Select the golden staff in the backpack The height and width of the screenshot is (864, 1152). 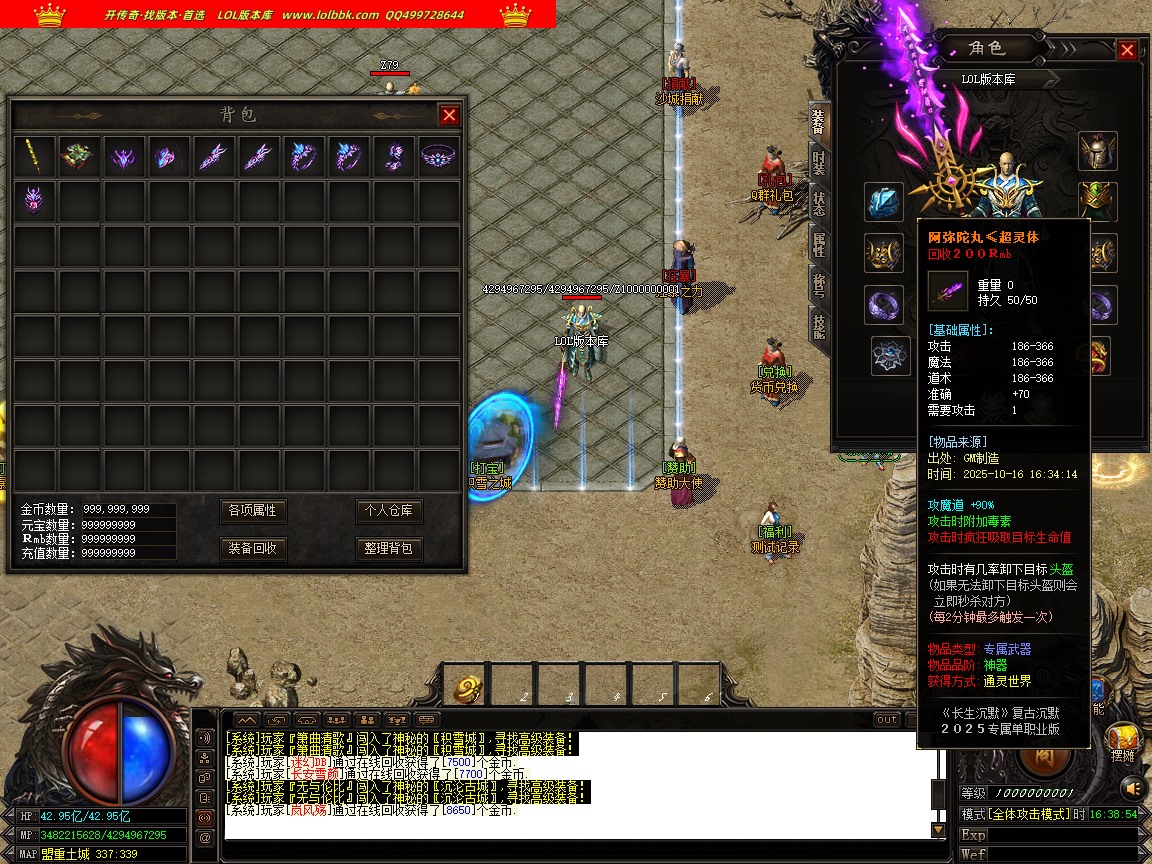point(35,157)
